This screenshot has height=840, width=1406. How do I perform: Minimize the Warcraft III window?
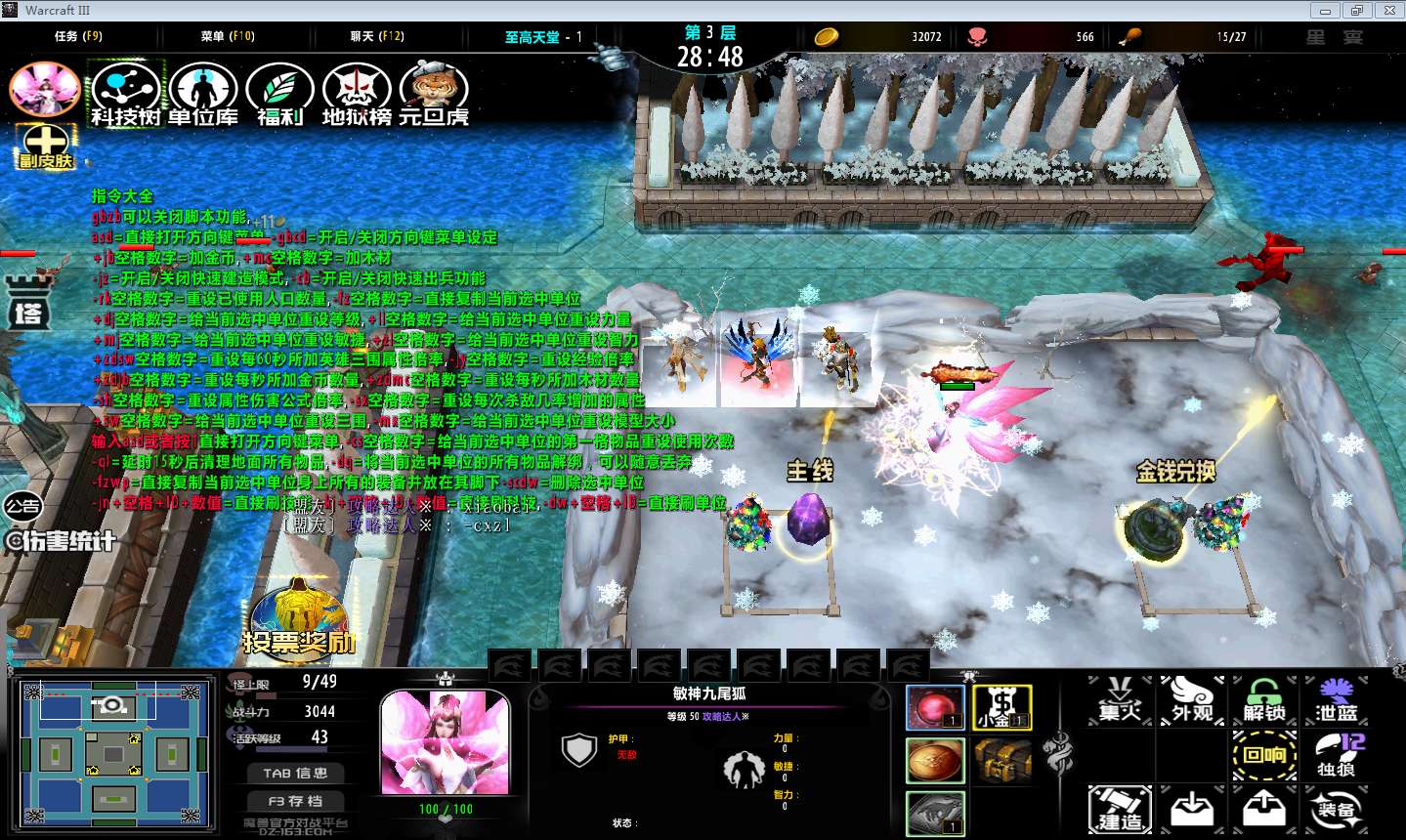pyautogui.click(x=1325, y=11)
